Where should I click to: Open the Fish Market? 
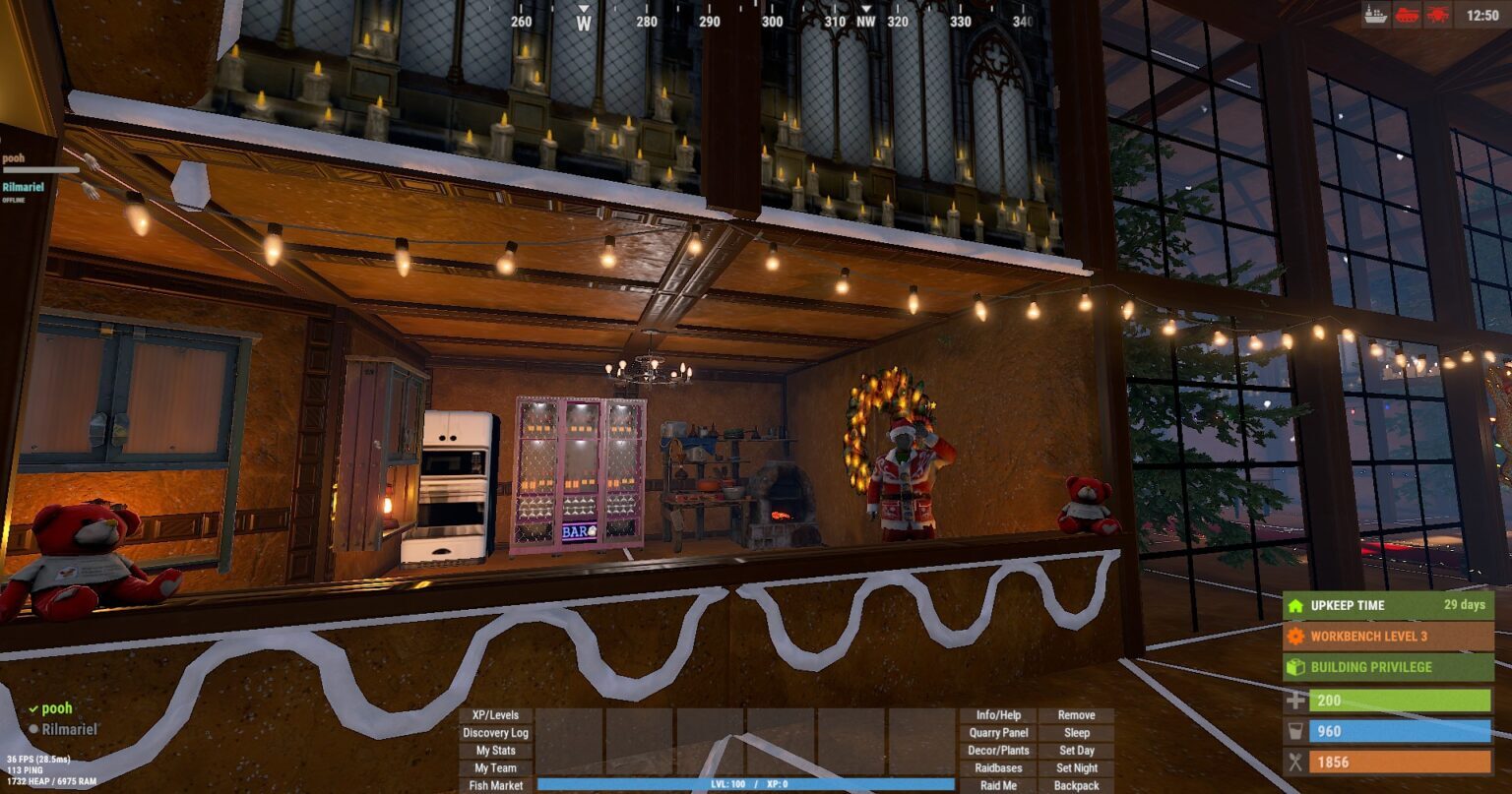[496, 786]
